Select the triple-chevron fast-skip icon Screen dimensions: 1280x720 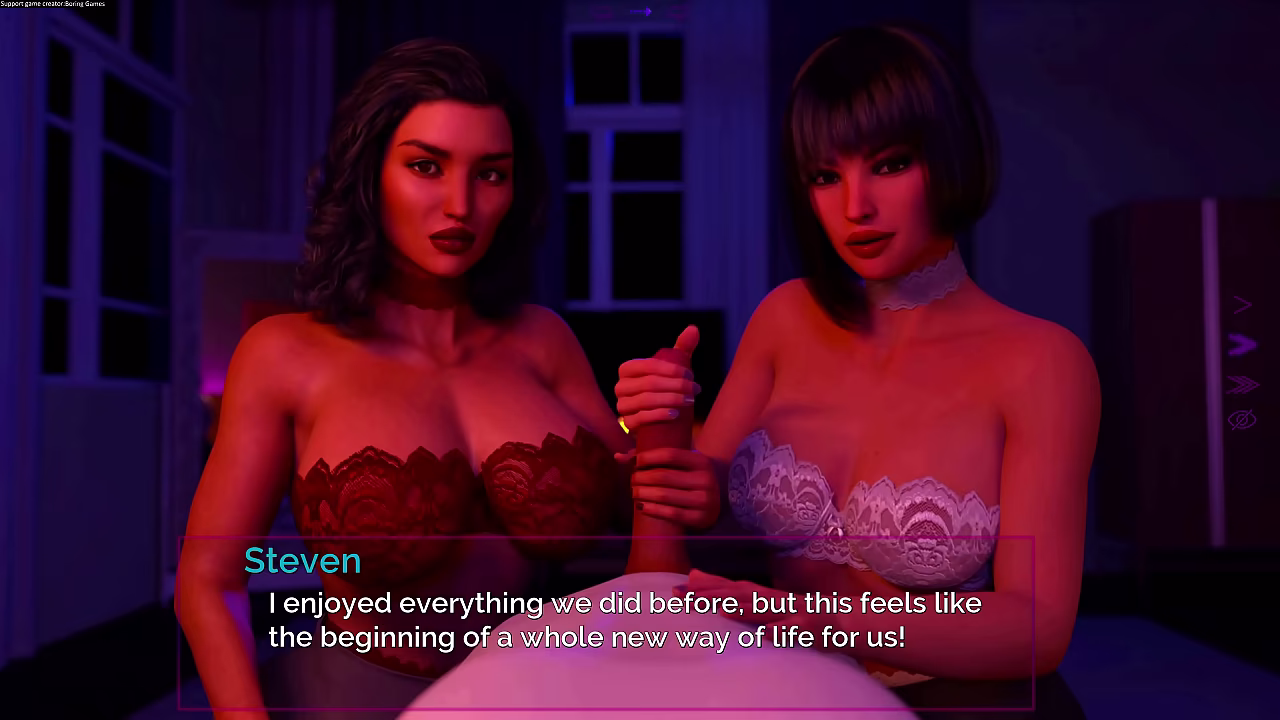[1241, 384]
